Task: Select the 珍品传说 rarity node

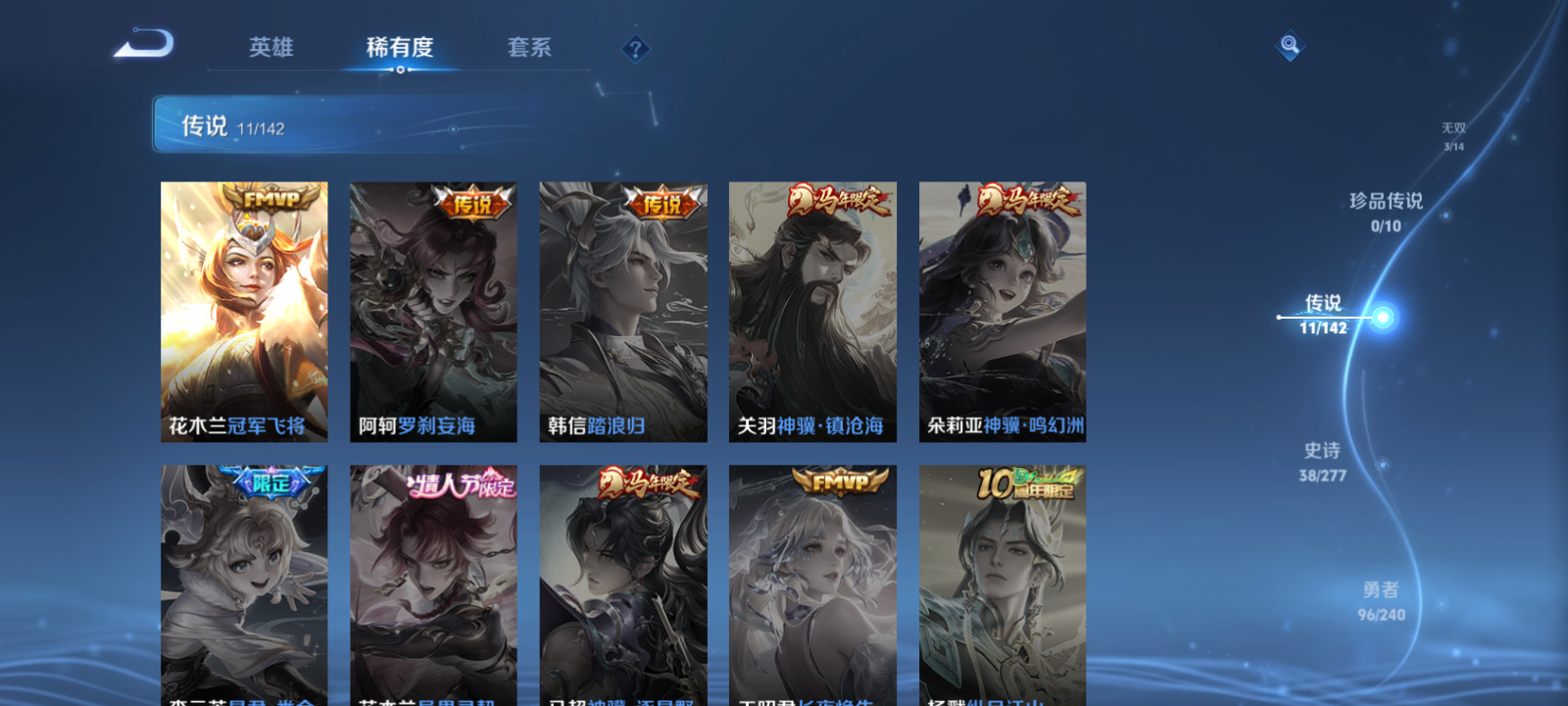Action: (1388, 211)
